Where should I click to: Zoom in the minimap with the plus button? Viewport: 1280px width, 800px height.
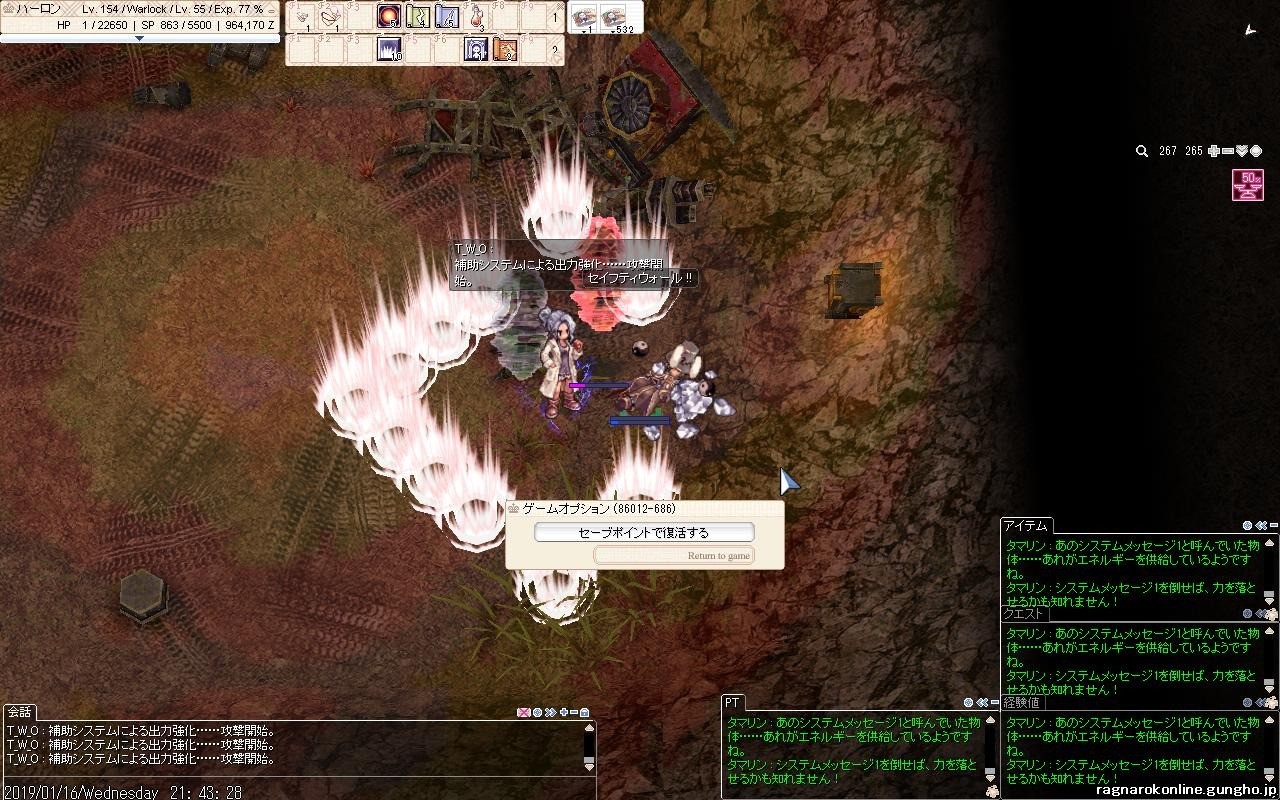tap(1214, 151)
